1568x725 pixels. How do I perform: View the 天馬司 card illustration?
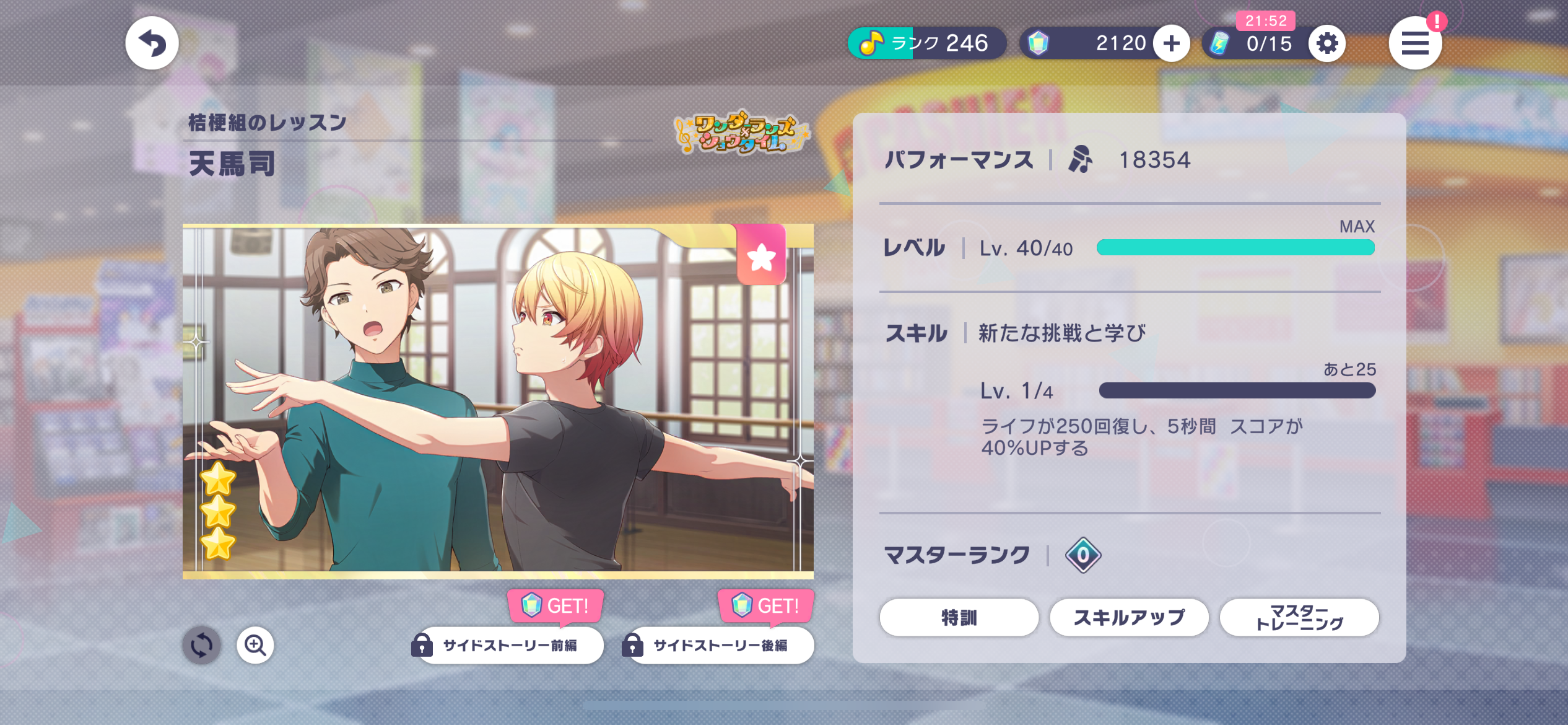pos(498,401)
